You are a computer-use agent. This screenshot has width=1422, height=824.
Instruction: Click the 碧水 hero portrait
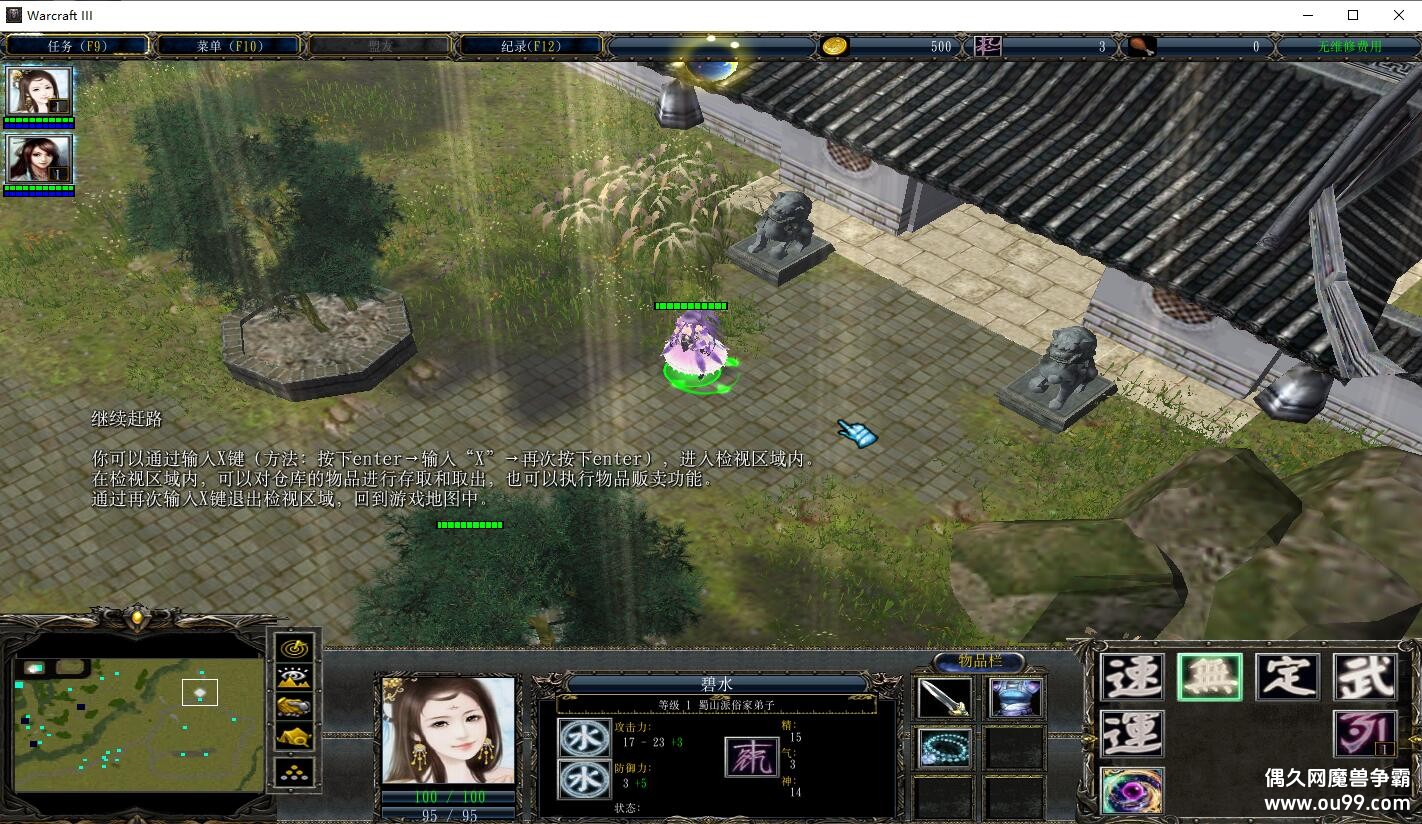[x=448, y=730]
